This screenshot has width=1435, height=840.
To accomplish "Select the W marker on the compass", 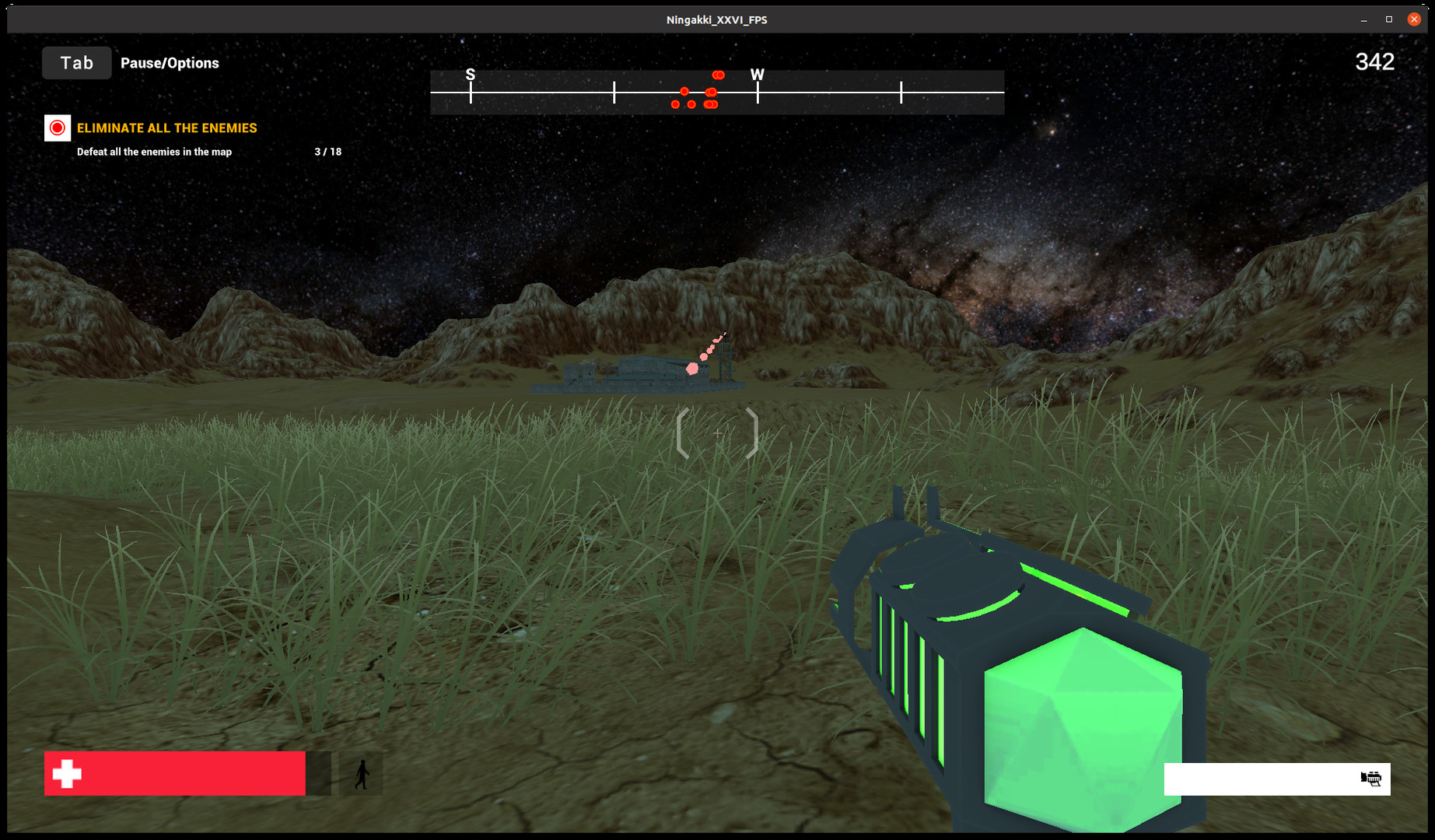I will 758,75.
